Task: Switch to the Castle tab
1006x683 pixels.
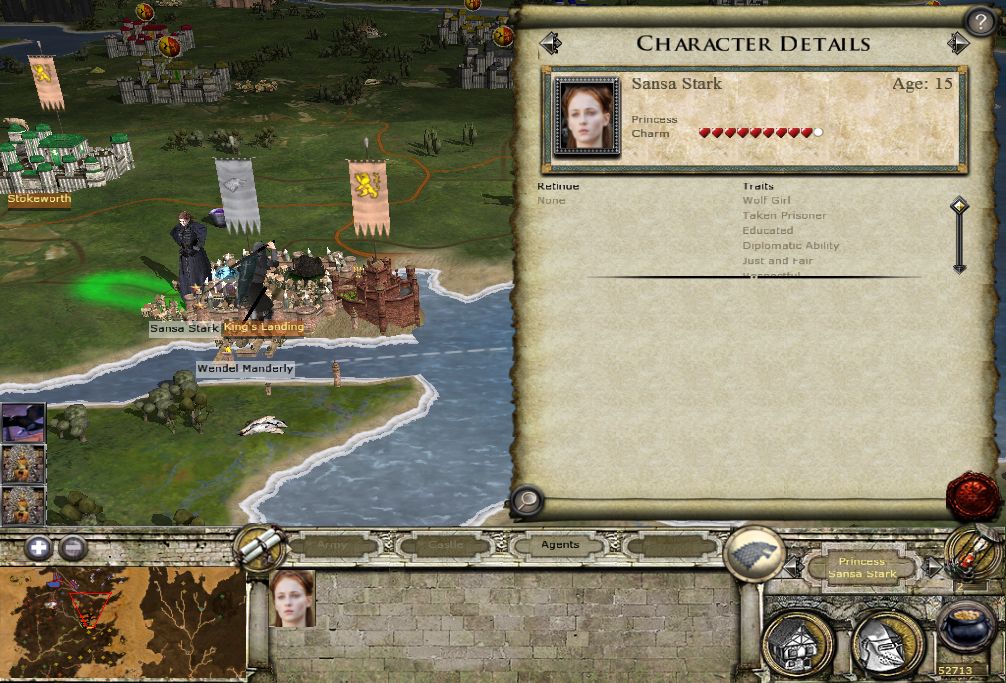Action: pos(445,545)
